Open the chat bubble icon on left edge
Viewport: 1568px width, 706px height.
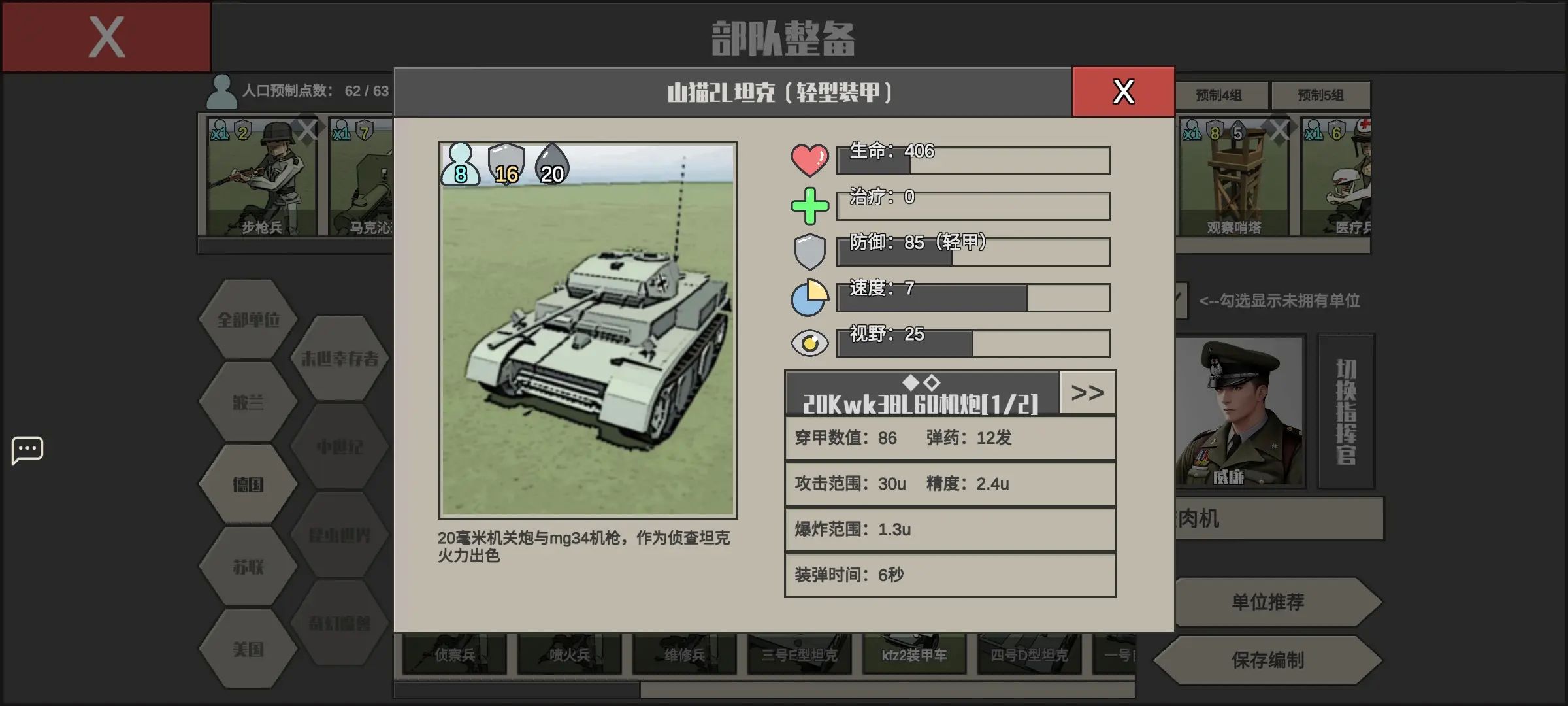(27, 450)
